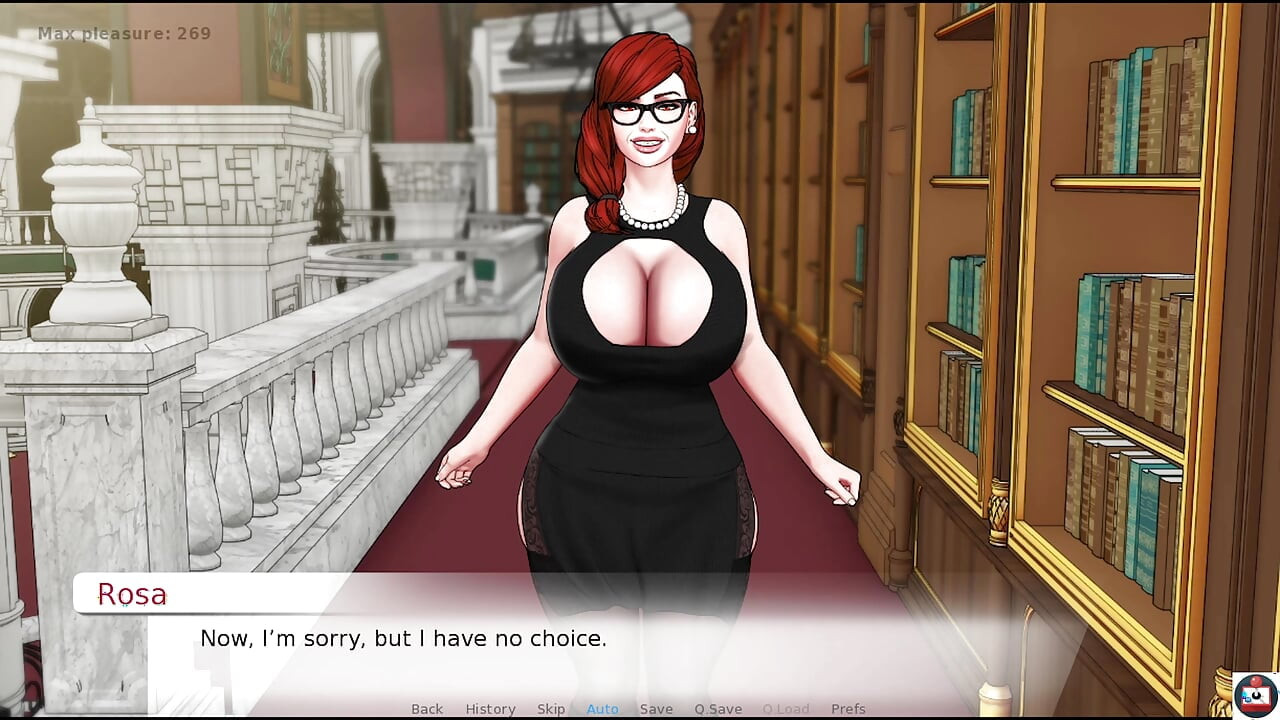Open the Prefs settings screen
The image size is (1280, 720).
(848, 708)
